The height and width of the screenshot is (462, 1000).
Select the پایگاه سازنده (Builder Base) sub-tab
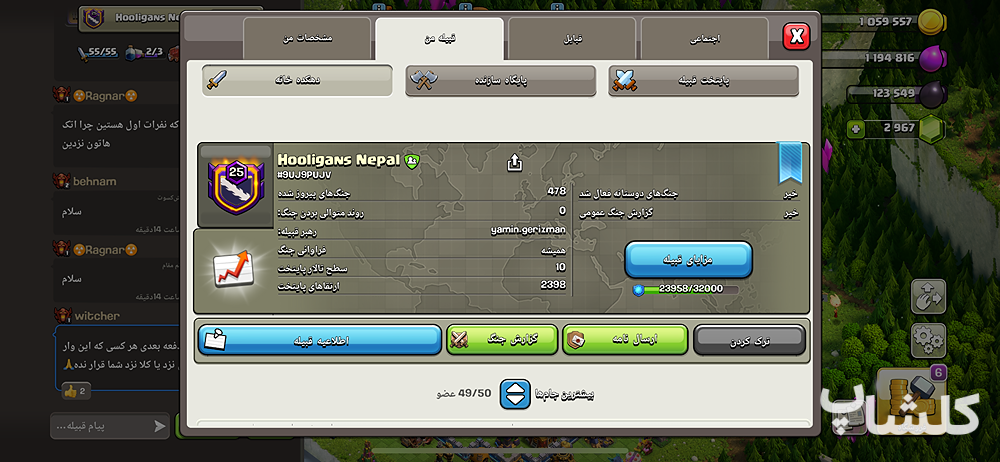pyautogui.click(x=500, y=80)
